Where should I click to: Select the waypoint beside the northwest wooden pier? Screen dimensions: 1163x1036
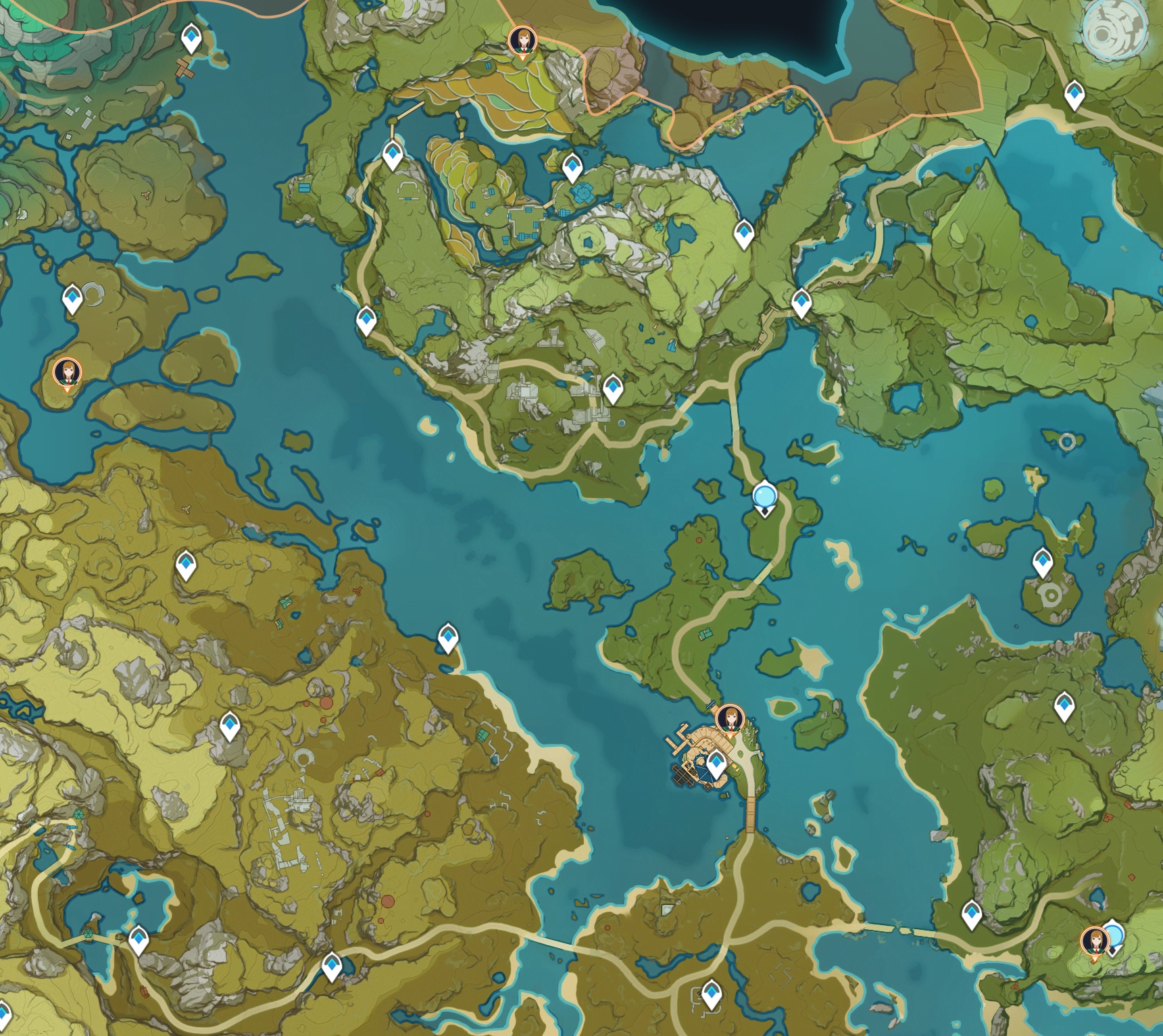click(192, 38)
